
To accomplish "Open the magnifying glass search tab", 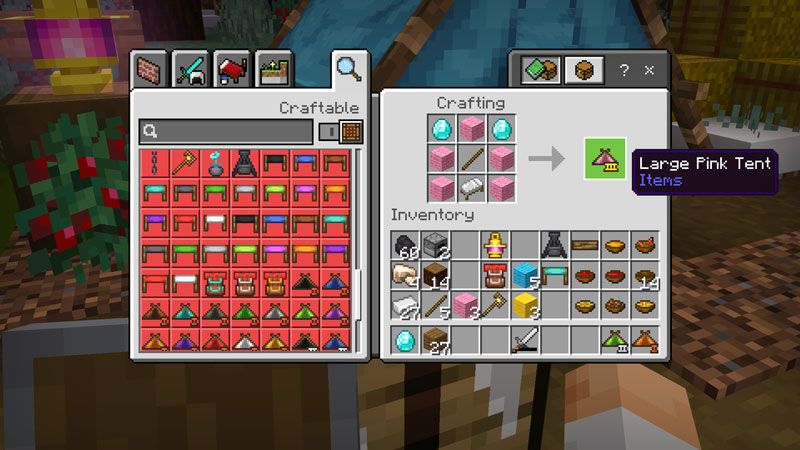I will click(348, 69).
